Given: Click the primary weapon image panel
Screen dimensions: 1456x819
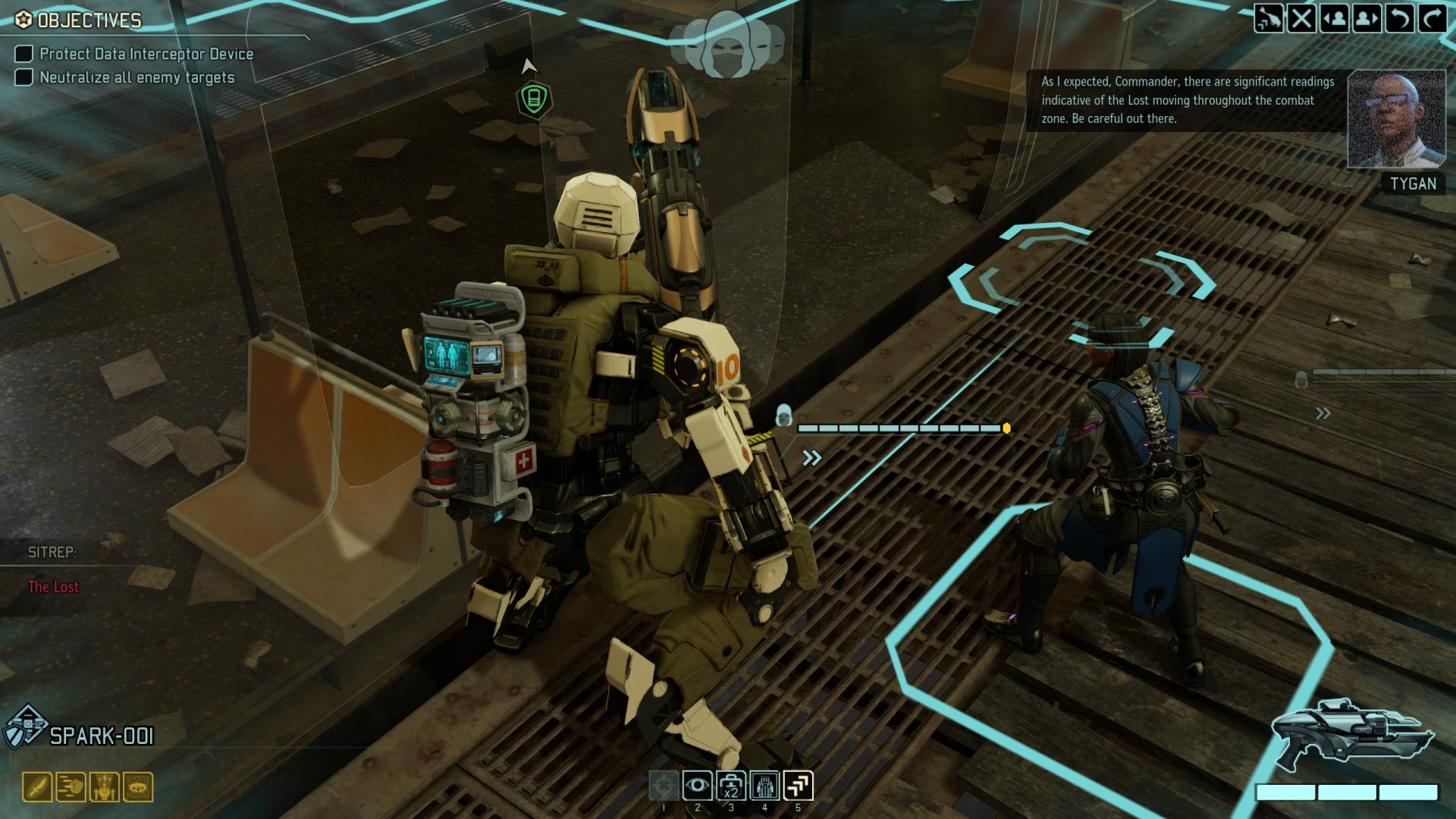Looking at the screenshot, I should click(1352, 735).
